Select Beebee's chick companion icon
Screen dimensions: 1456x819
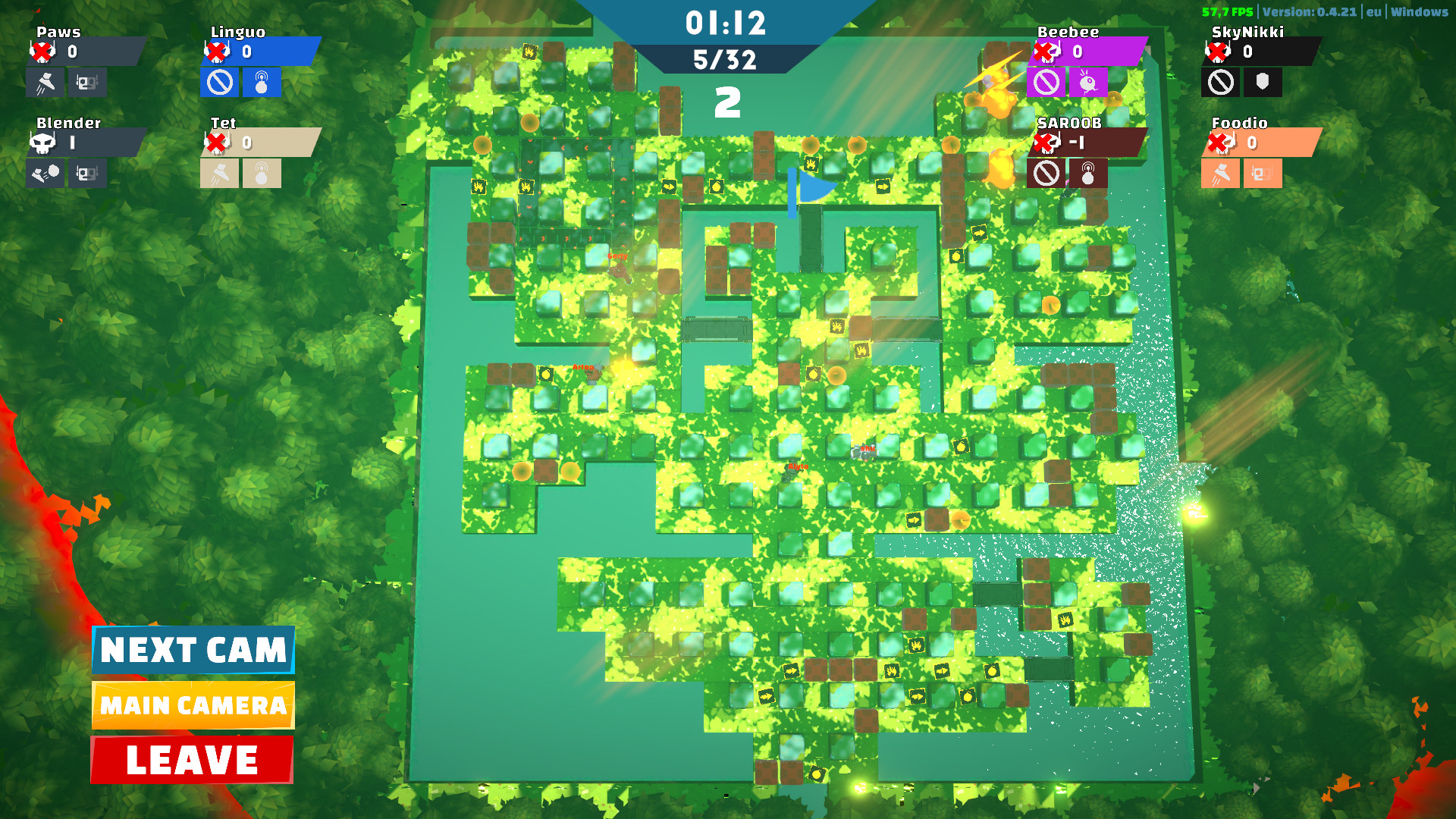pyautogui.click(x=1087, y=83)
